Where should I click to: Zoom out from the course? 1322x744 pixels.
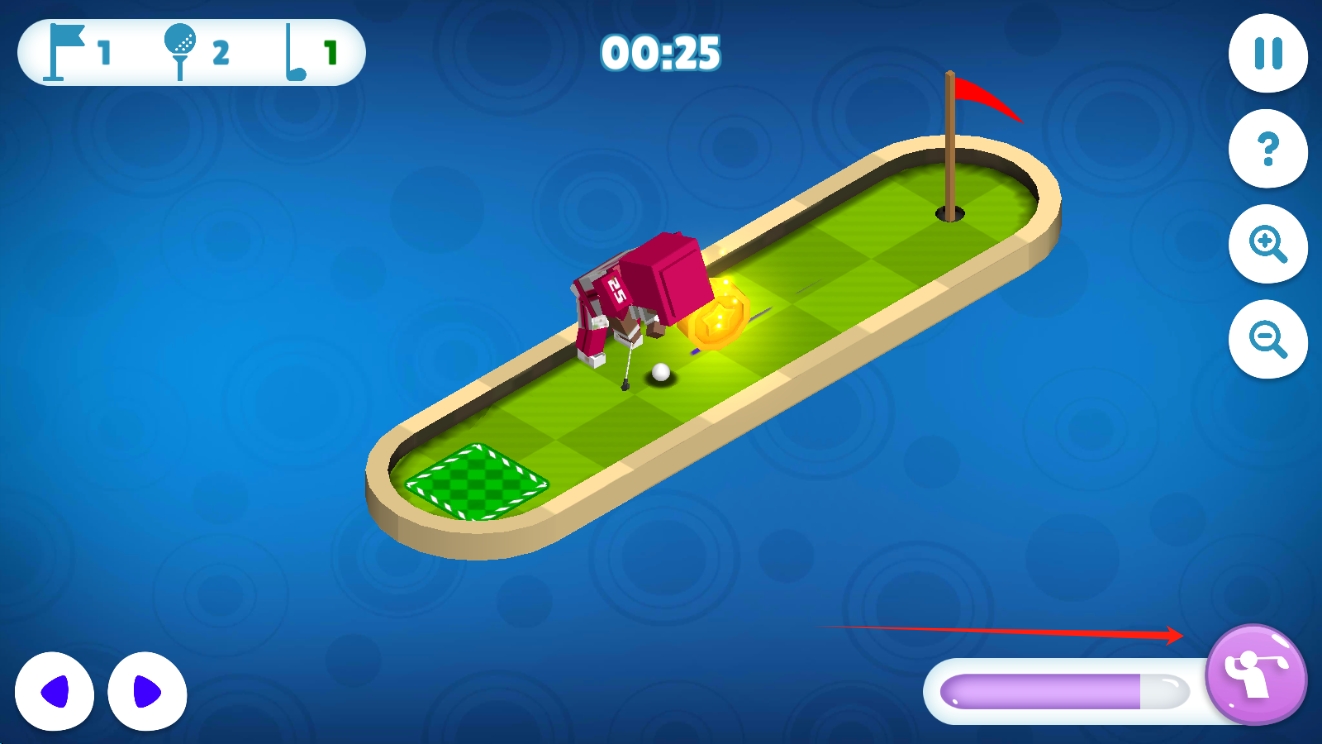[1267, 340]
